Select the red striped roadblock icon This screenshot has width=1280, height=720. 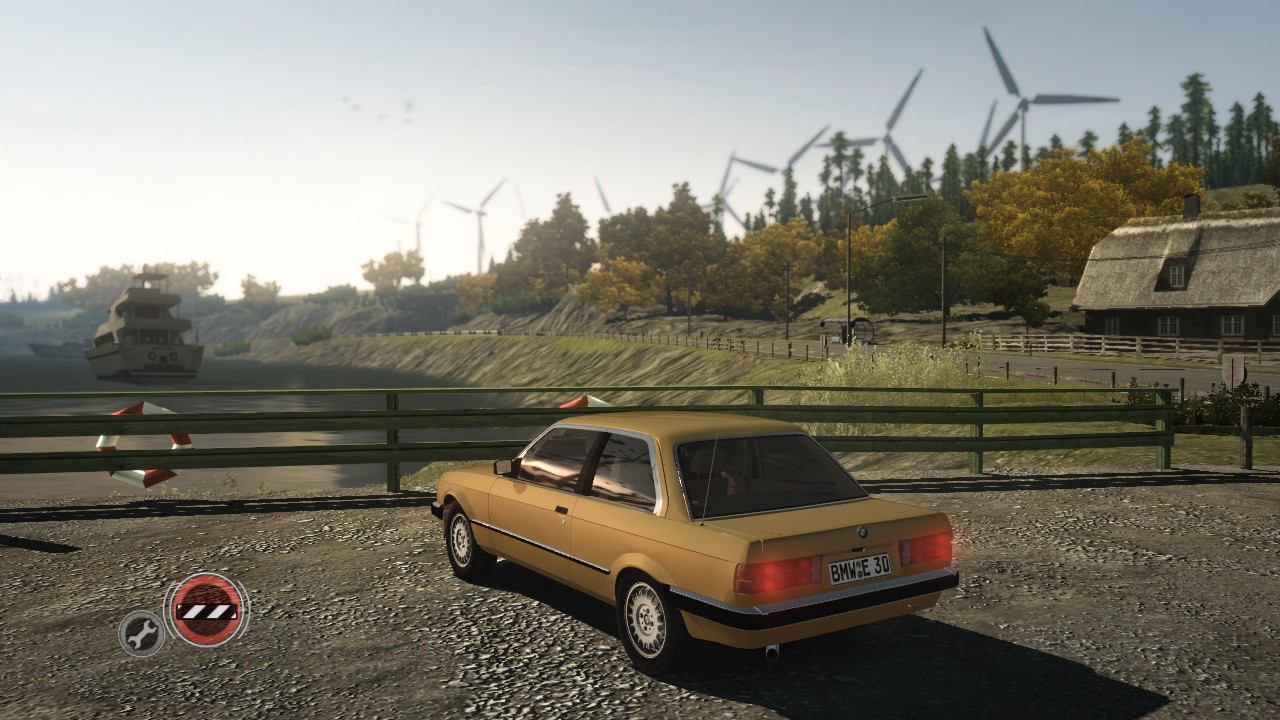tap(206, 609)
